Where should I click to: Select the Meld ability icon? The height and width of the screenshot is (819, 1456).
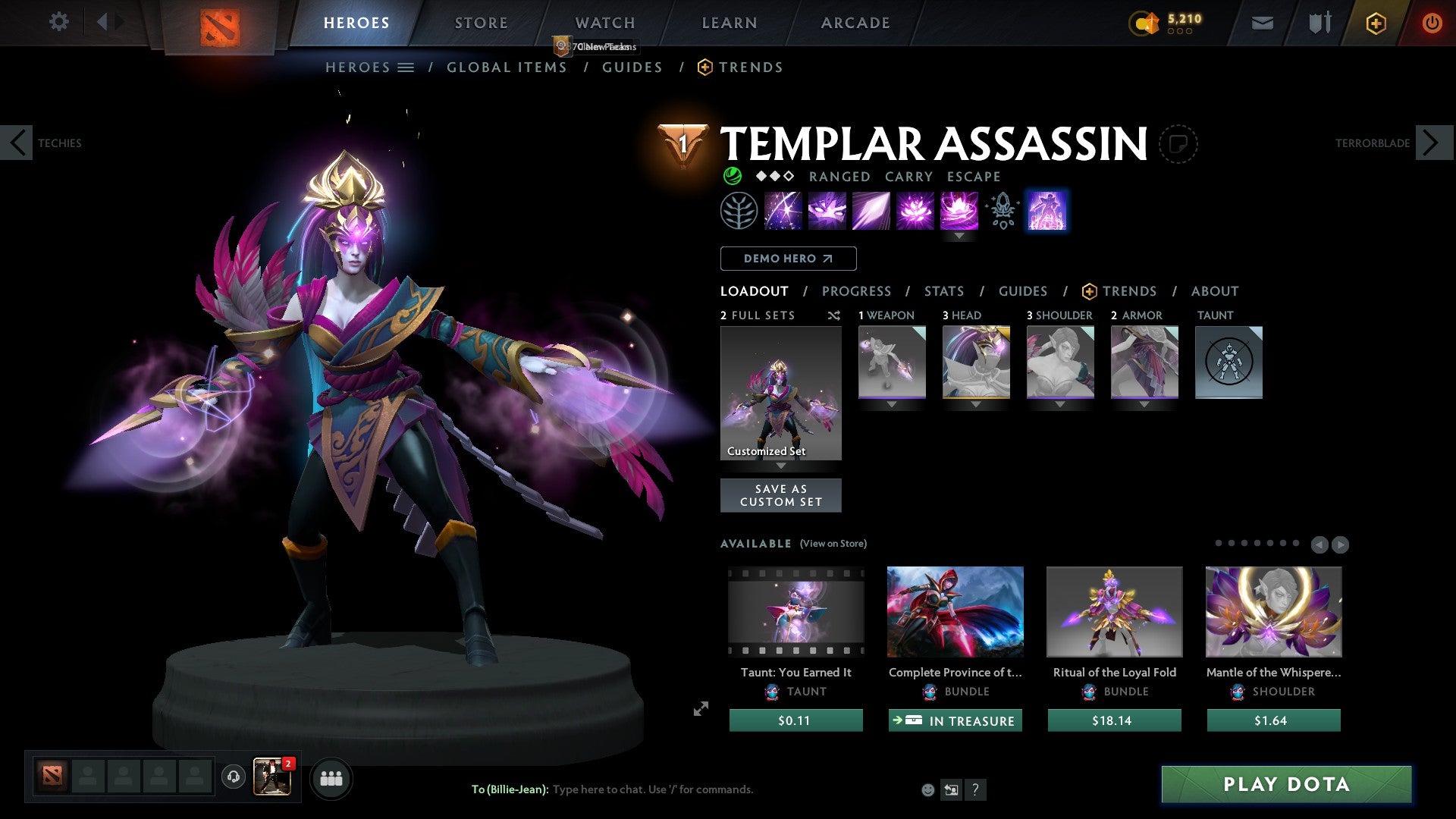tap(827, 210)
